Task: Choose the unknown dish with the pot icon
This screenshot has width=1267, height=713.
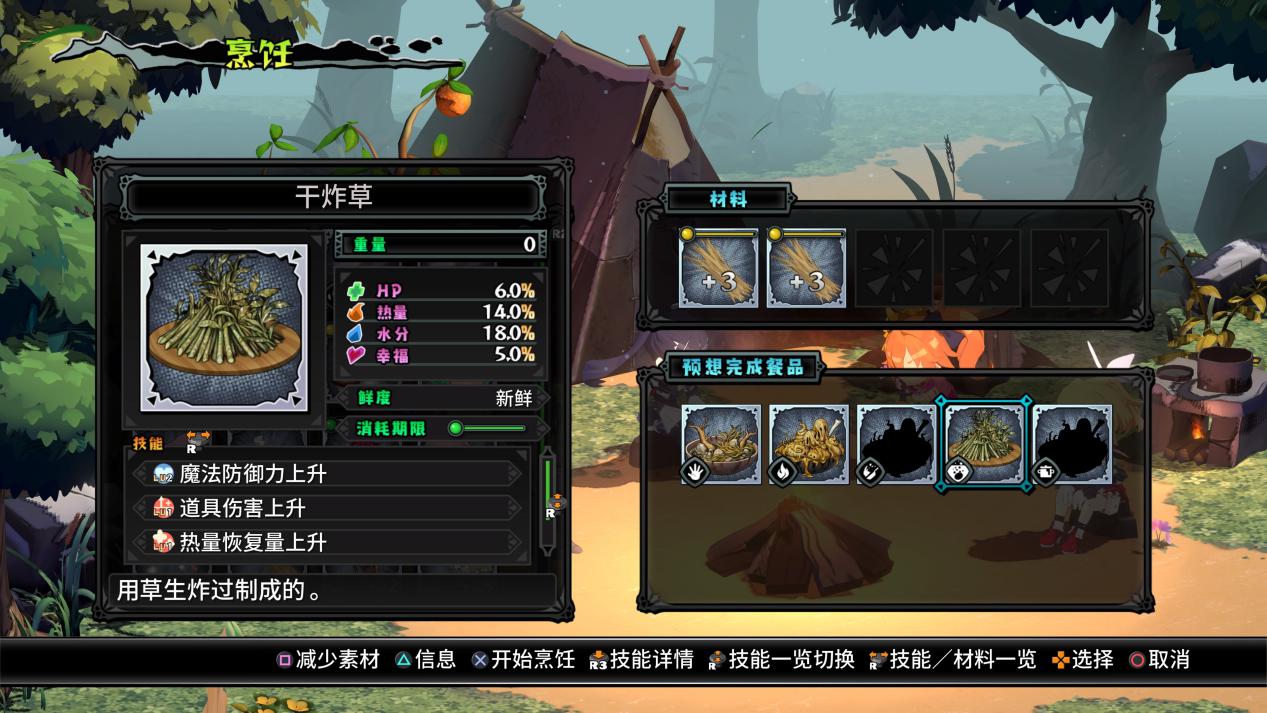Action: (1072, 444)
